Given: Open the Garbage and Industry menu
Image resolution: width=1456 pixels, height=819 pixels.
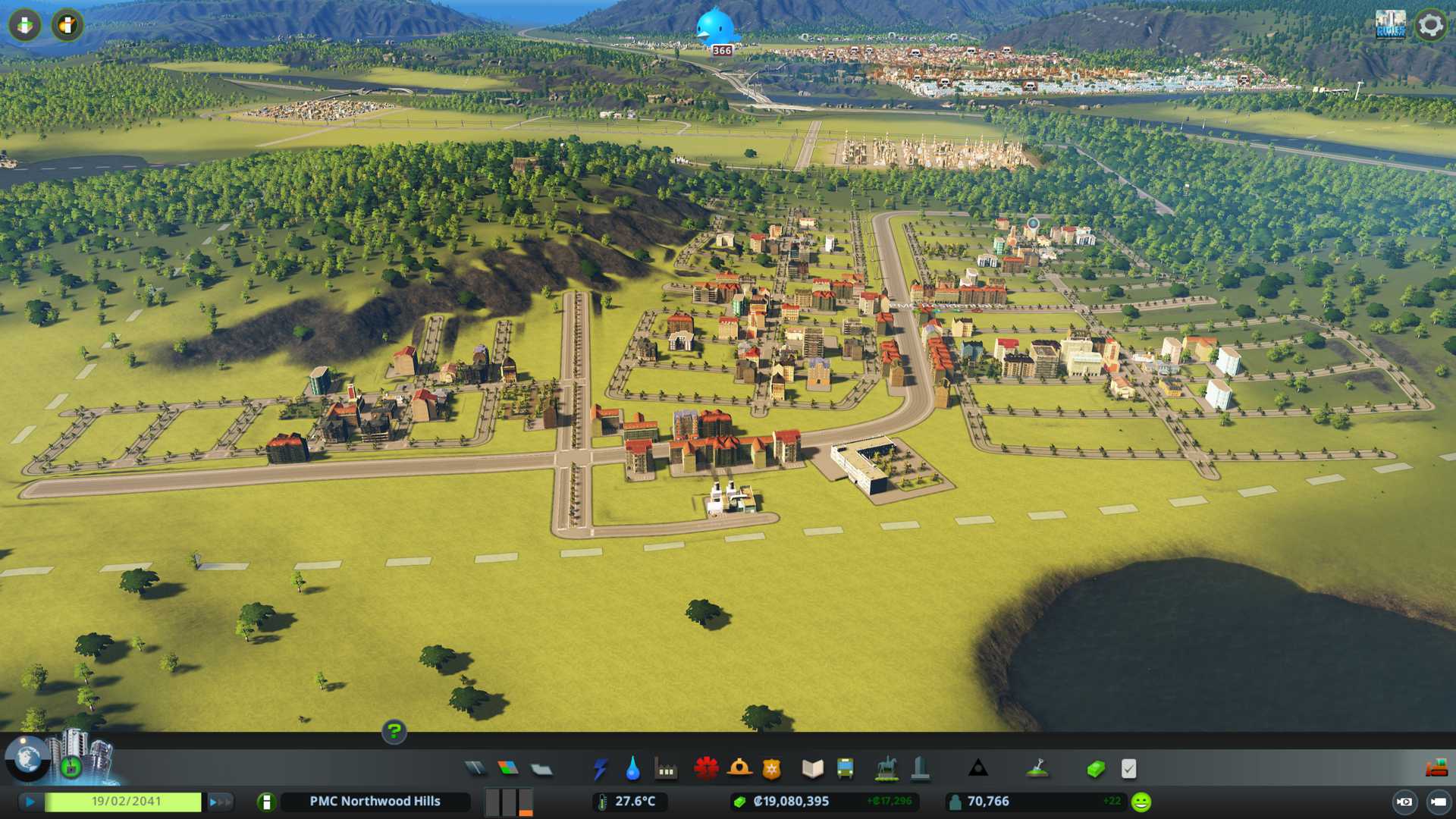Looking at the screenshot, I should pos(666,769).
